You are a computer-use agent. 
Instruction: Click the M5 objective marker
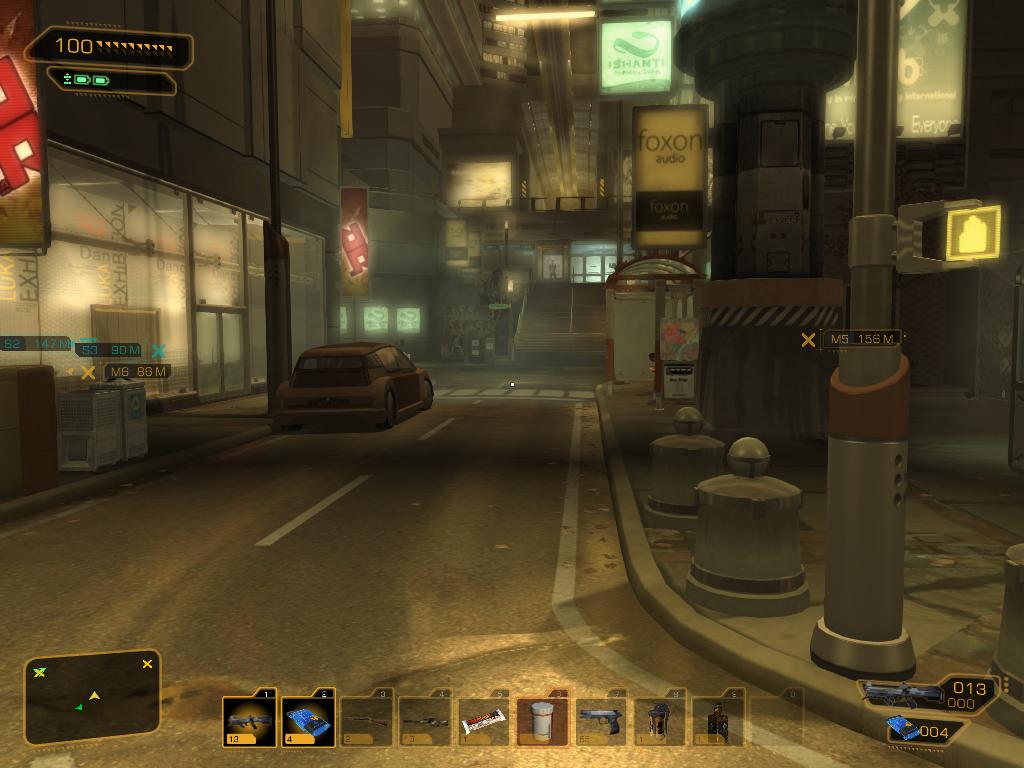pos(809,340)
